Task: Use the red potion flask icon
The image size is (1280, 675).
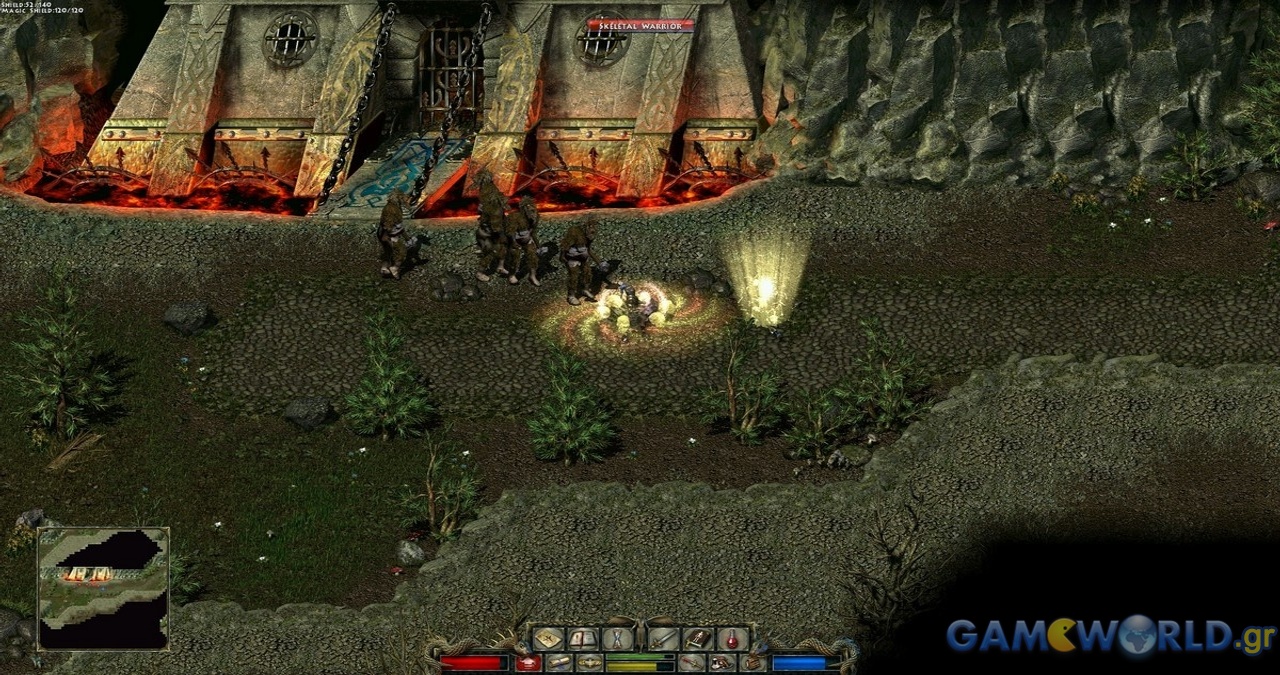Action: click(733, 639)
